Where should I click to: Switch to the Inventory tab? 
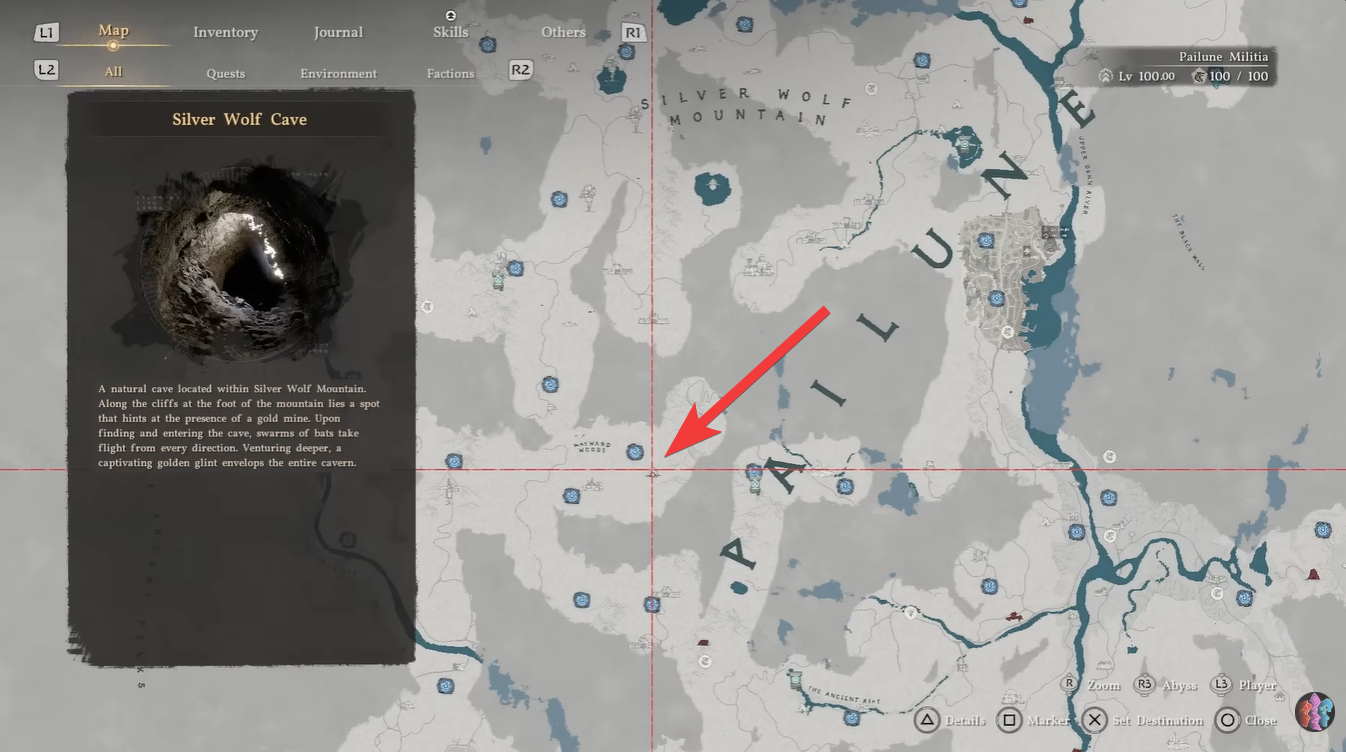(226, 32)
